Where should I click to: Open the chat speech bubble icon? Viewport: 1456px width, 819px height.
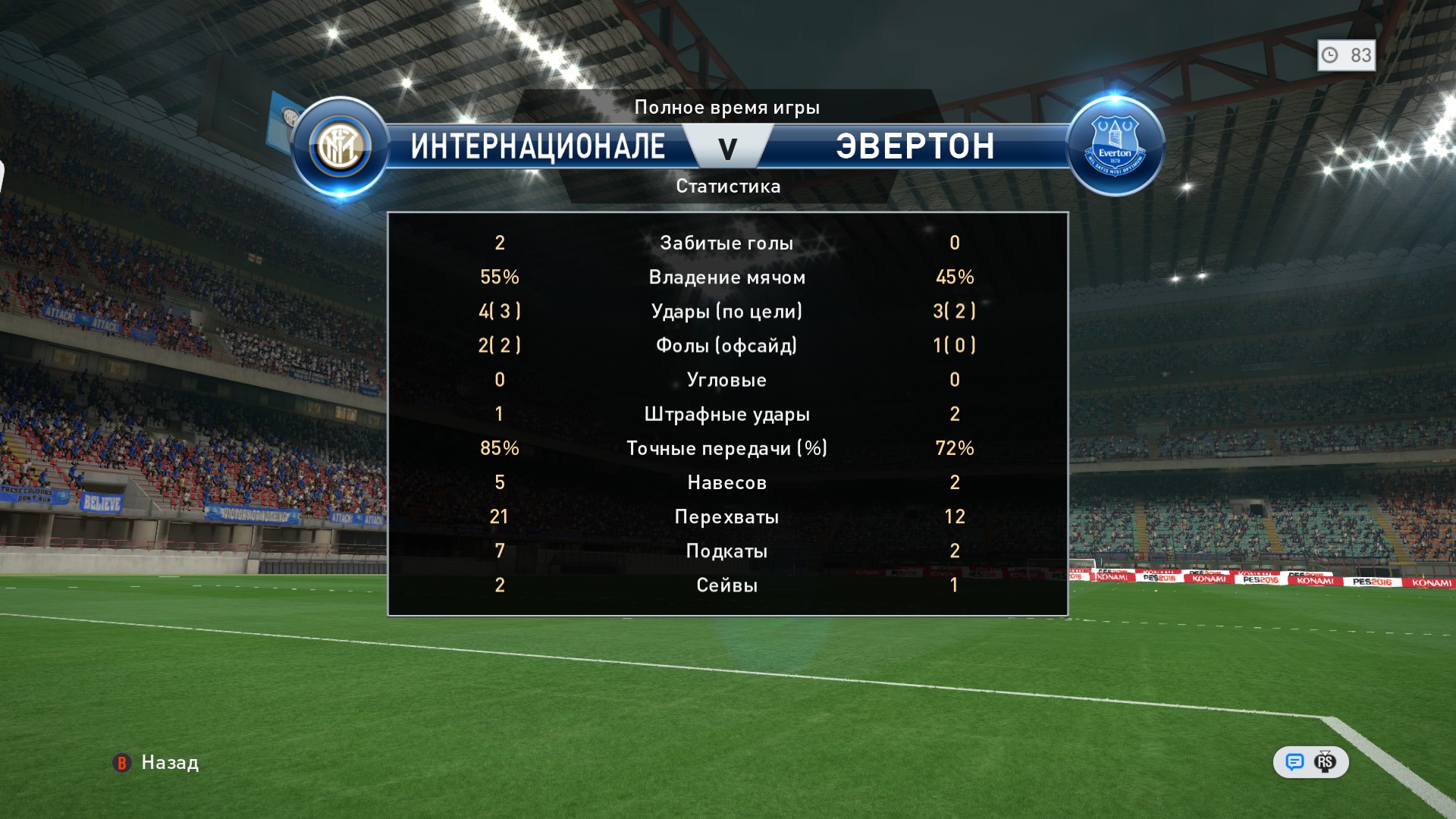tap(1294, 762)
